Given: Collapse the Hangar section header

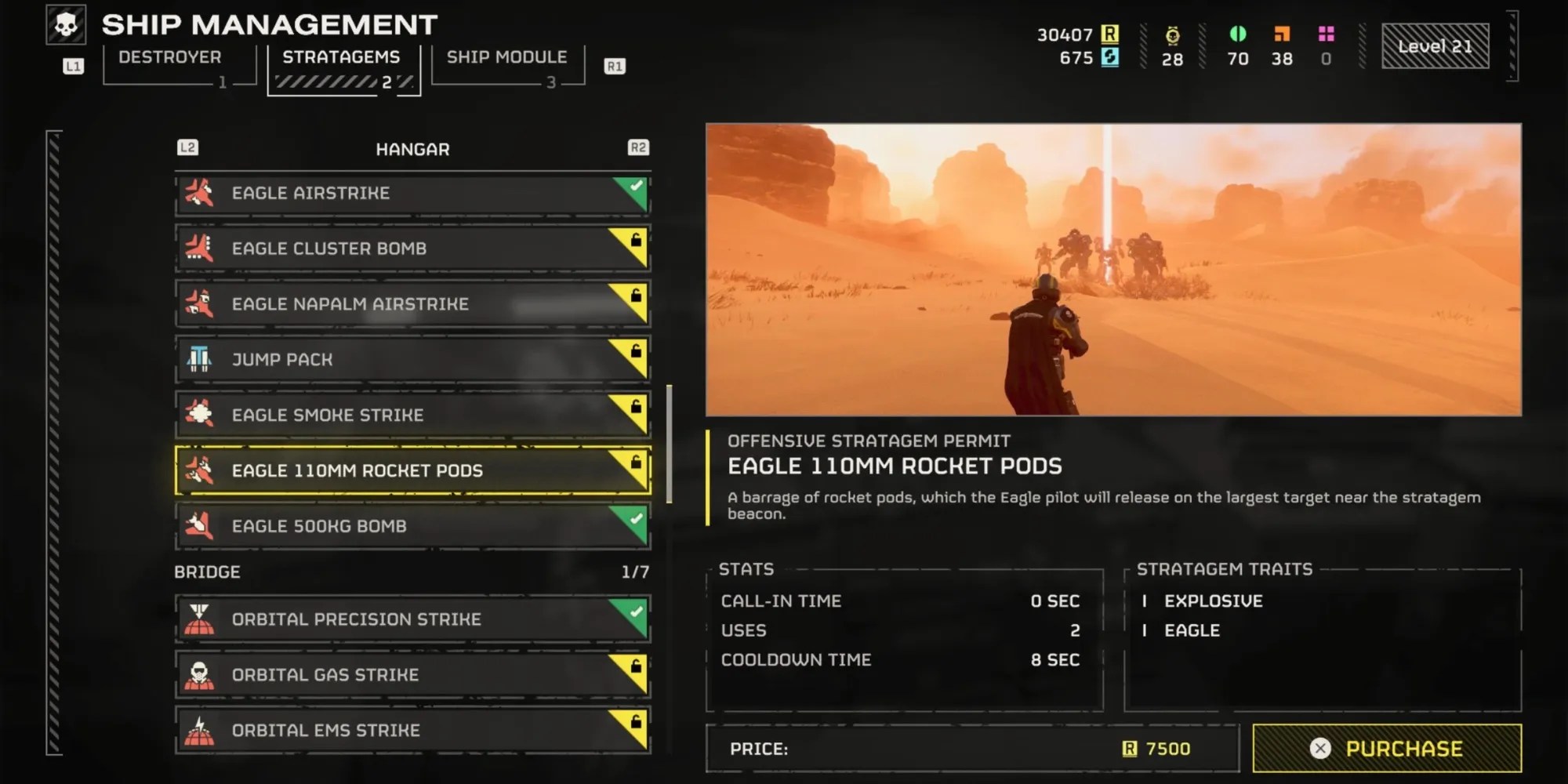Looking at the screenshot, I should pyautogui.click(x=412, y=148).
